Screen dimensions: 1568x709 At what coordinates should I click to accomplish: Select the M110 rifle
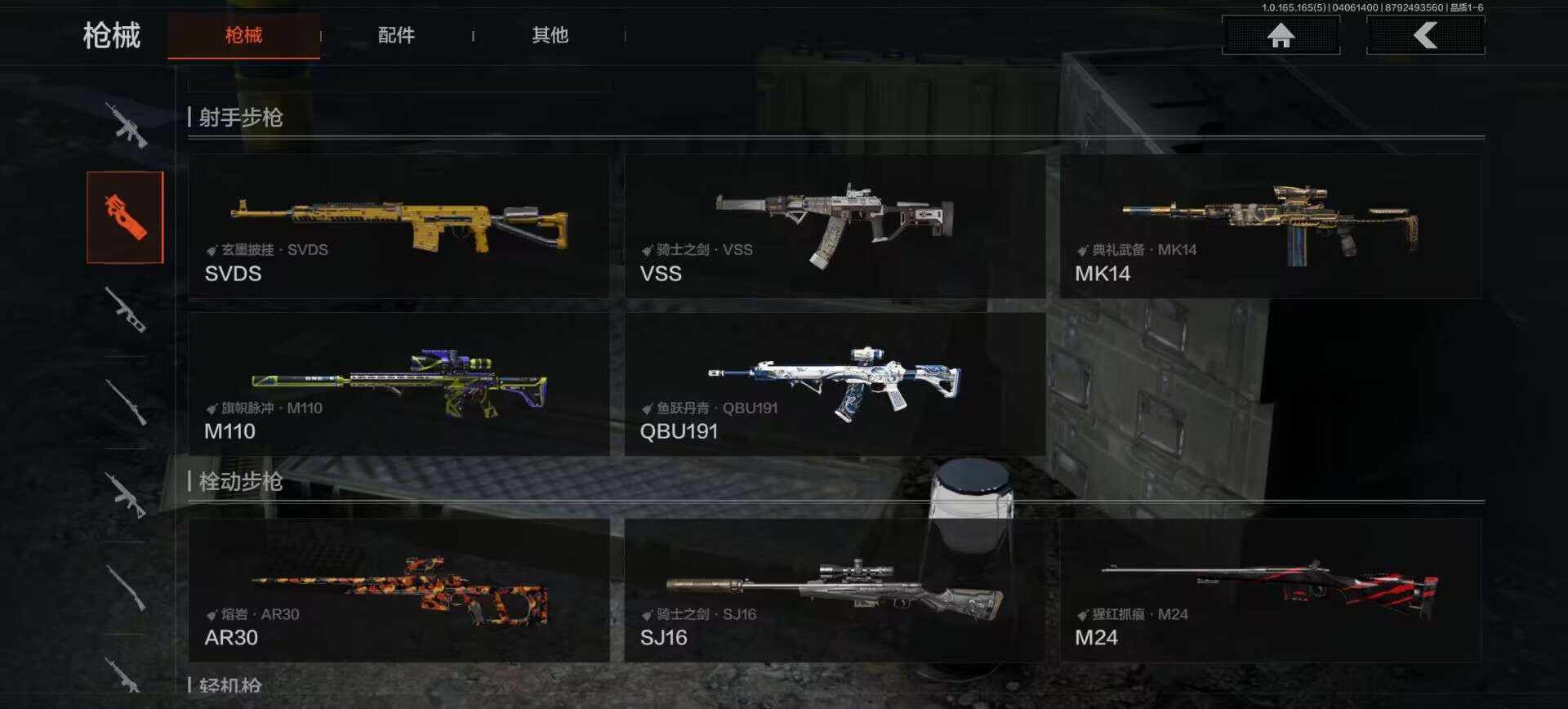point(399,384)
